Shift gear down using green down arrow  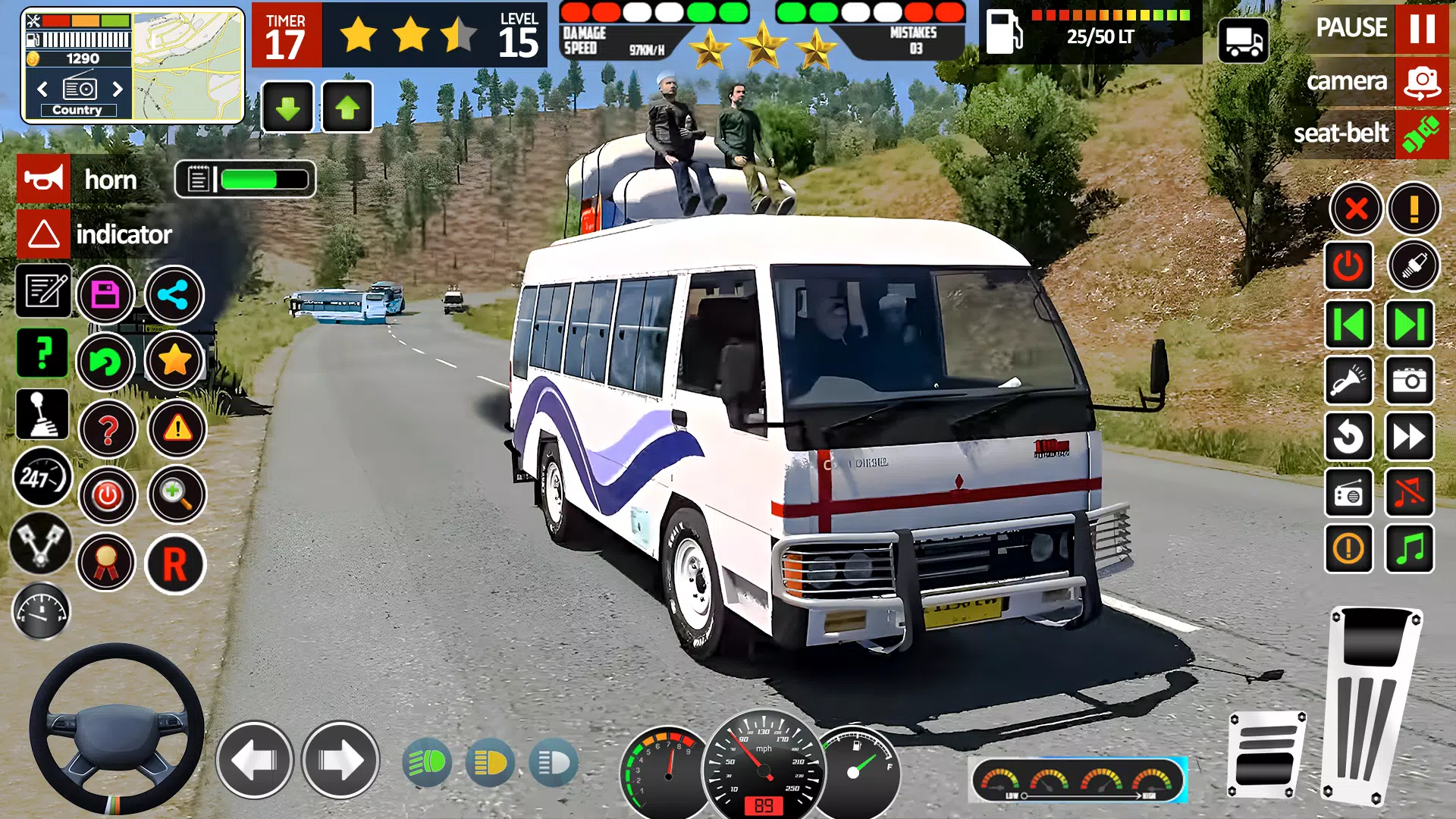[x=287, y=106]
